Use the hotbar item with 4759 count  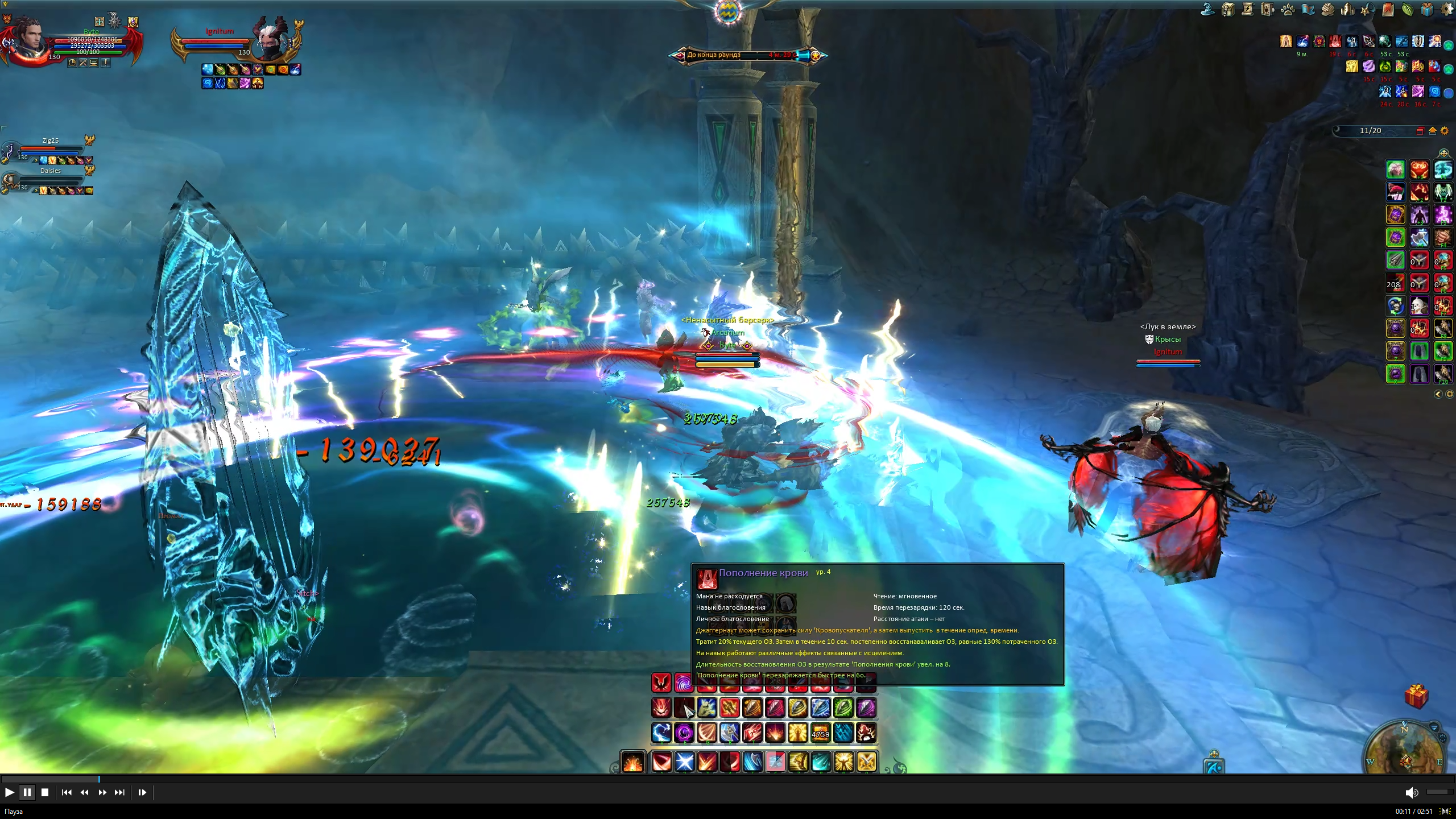pos(820,733)
